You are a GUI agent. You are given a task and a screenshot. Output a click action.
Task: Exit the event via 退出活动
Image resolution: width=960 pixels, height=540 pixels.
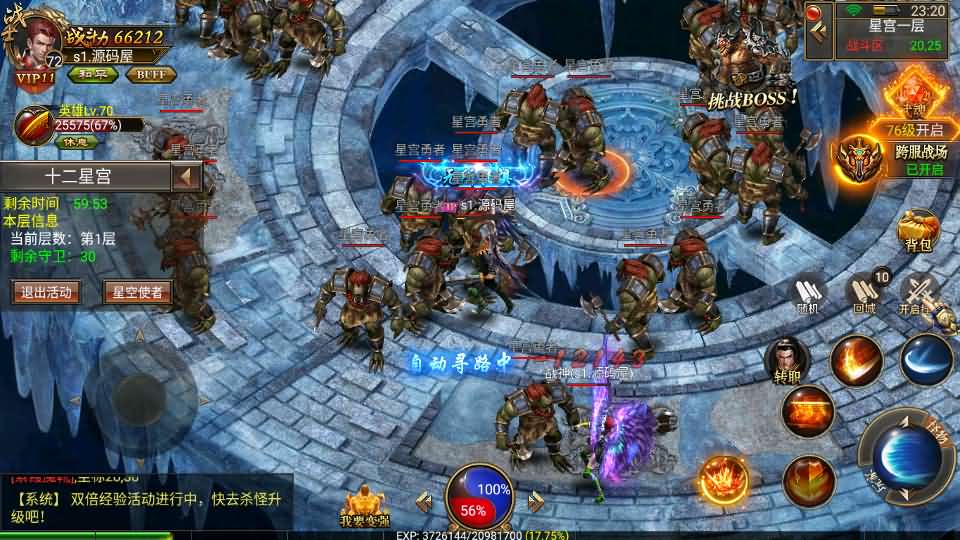44,292
